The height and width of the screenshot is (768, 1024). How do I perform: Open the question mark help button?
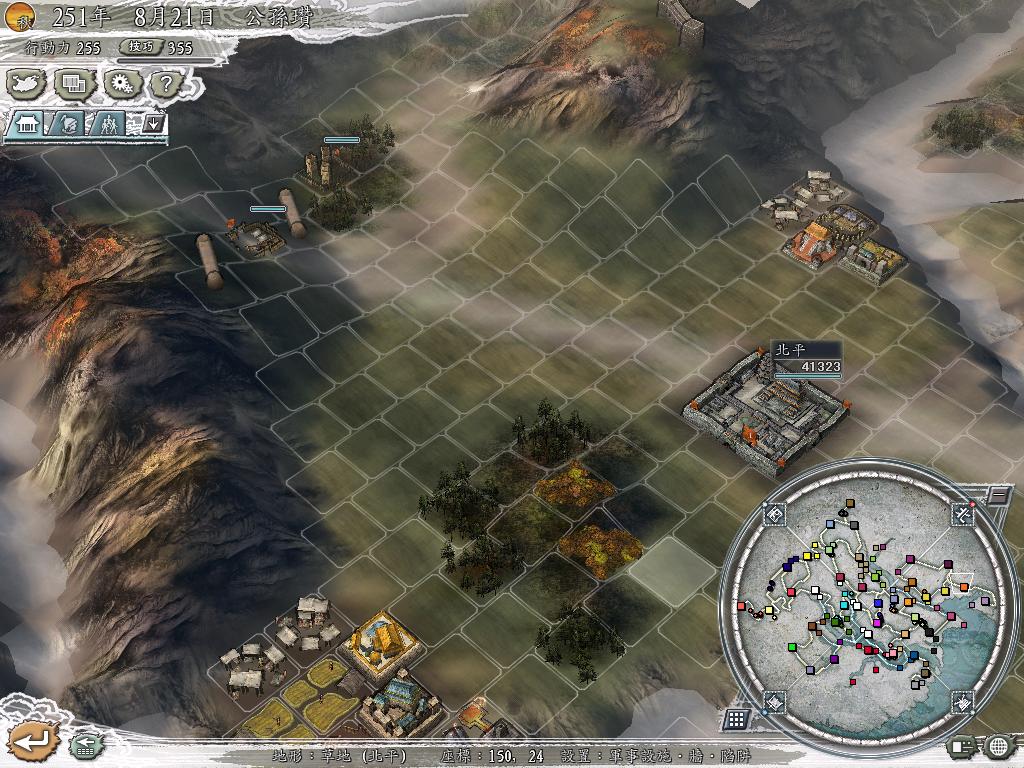[x=166, y=85]
